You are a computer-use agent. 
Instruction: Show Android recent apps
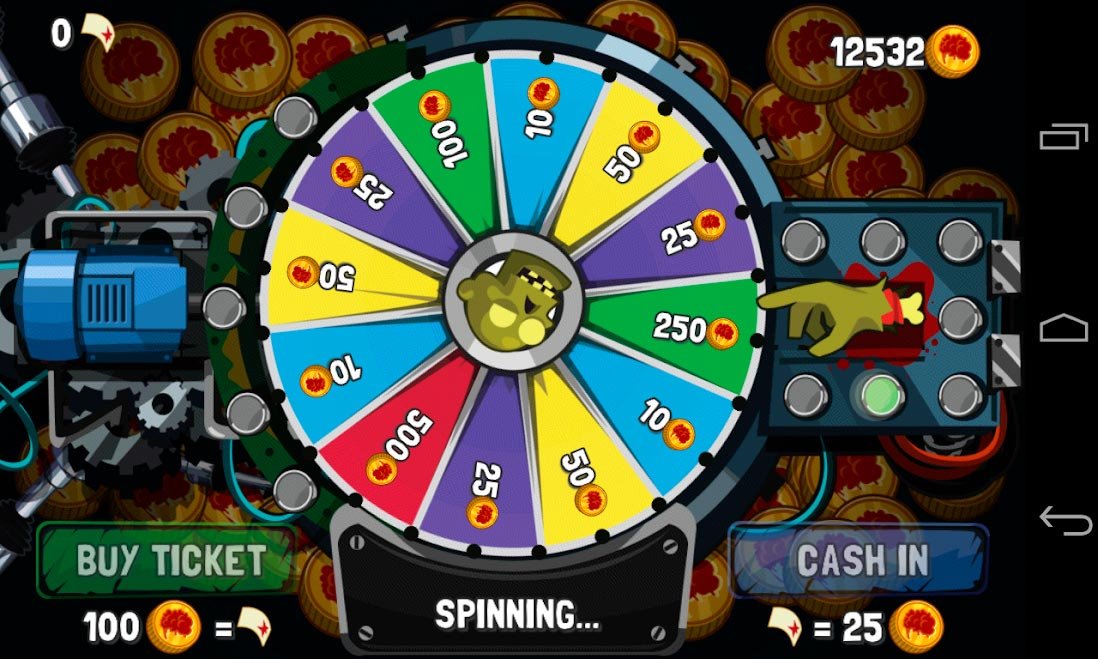[1064, 137]
